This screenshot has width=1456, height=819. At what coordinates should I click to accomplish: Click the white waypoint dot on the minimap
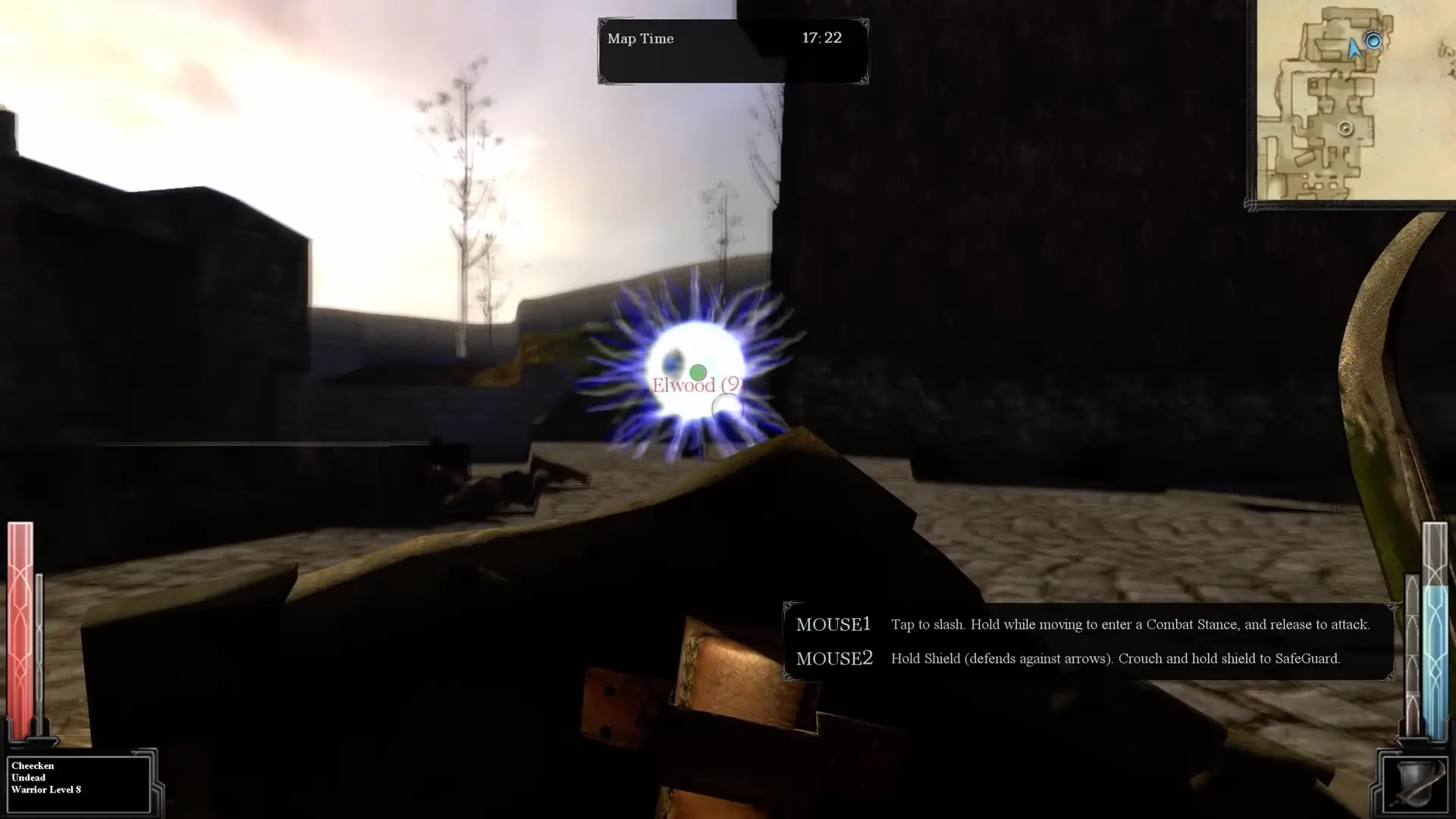1347,130
